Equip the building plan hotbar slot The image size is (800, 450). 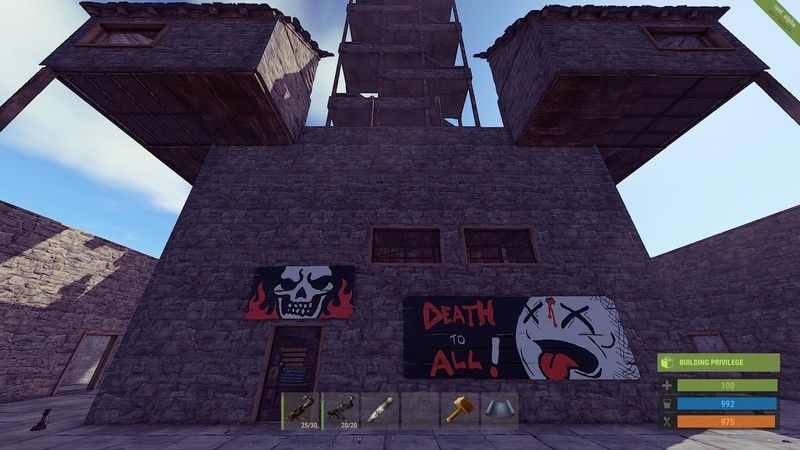point(498,410)
